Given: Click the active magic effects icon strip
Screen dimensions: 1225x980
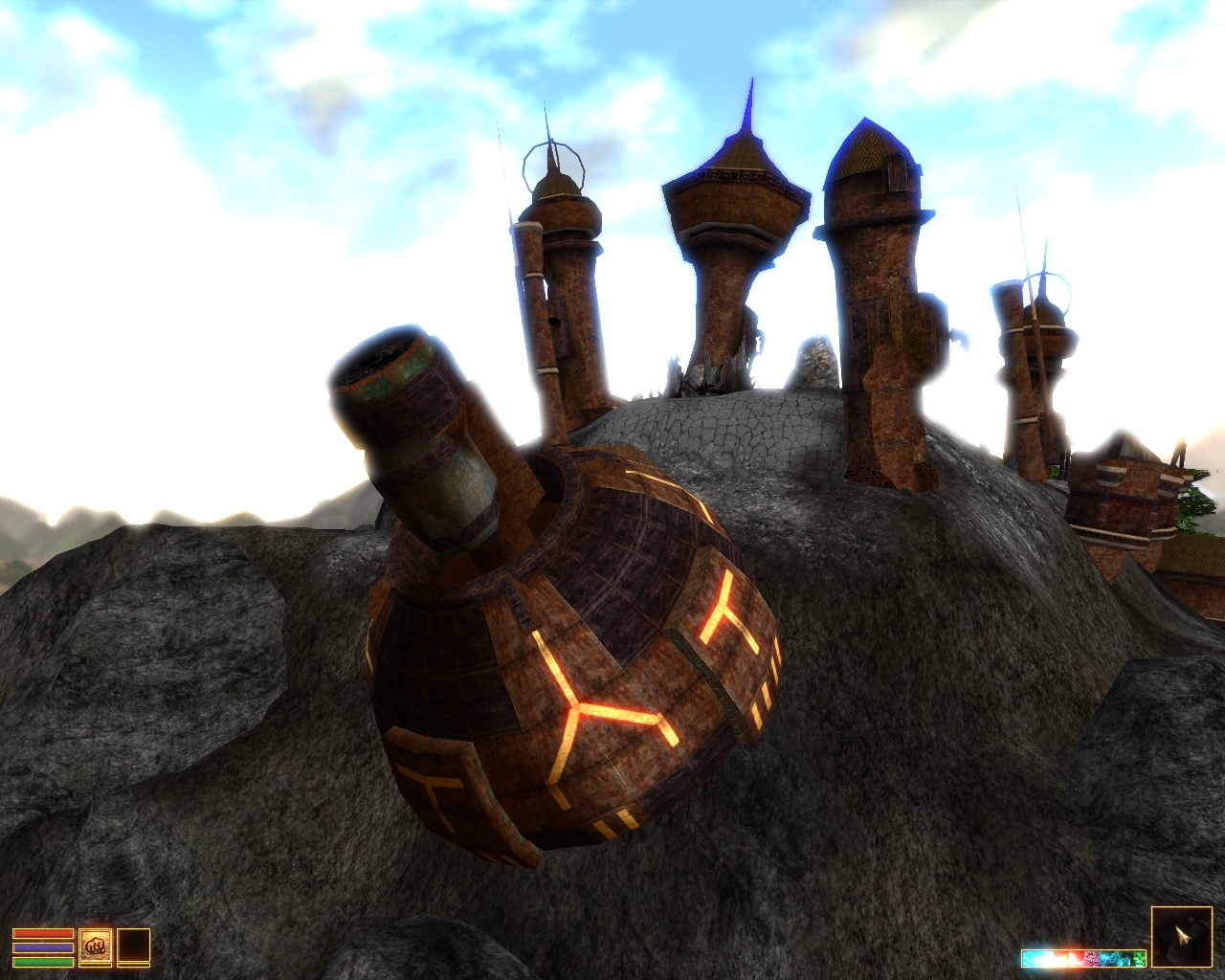Looking at the screenshot, I should click(x=1083, y=958).
